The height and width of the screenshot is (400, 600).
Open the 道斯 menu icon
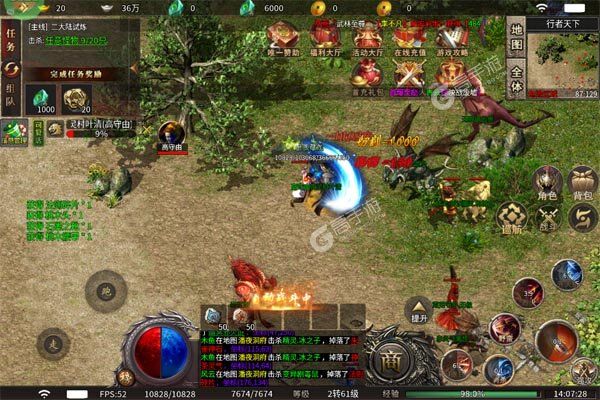(x=512, y=215)
